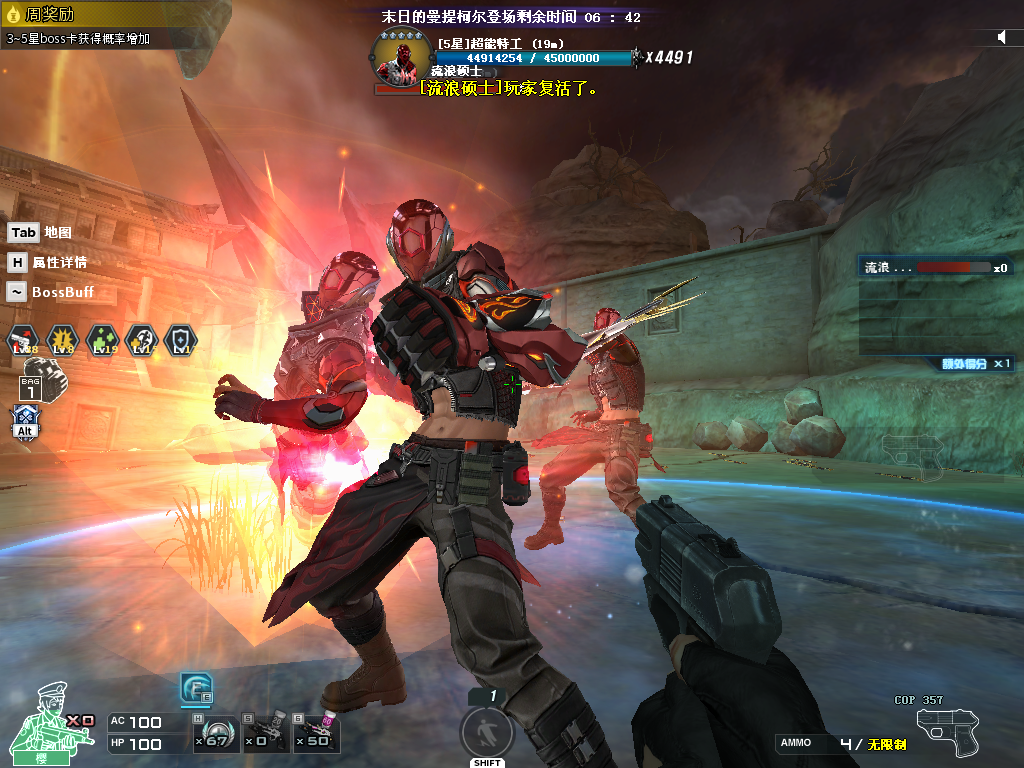This screenshot has width=1024, height=768.
Task: Select the running figure speed buff icon
Action: tap(141, 341)
